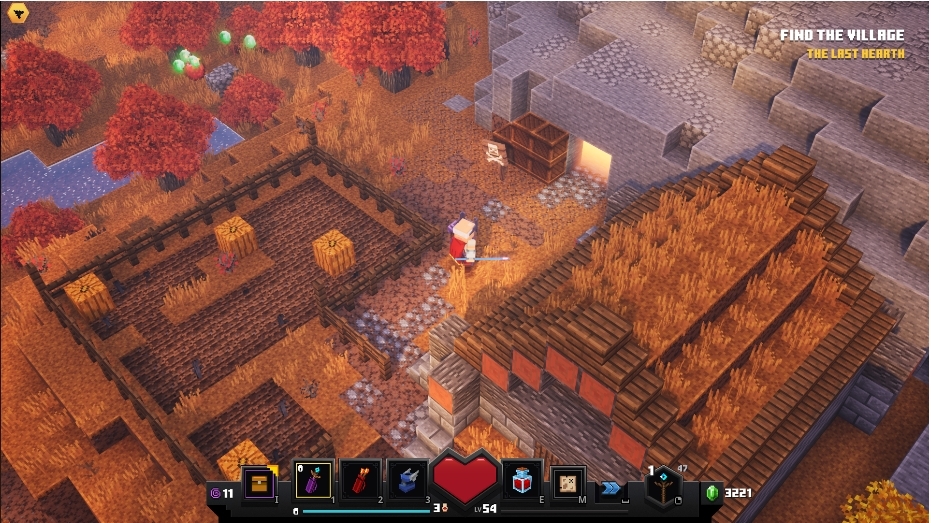Activate the blue winged boots artifact
The image size is (931, 523).
tap(408, 482)
